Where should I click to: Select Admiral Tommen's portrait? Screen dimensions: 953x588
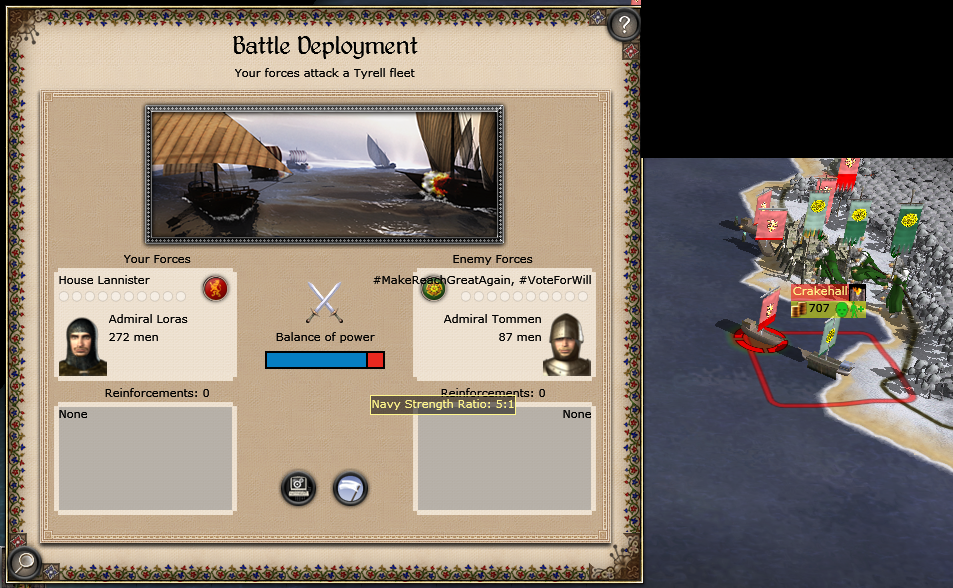pyautogui.click(x=567, y=345)
